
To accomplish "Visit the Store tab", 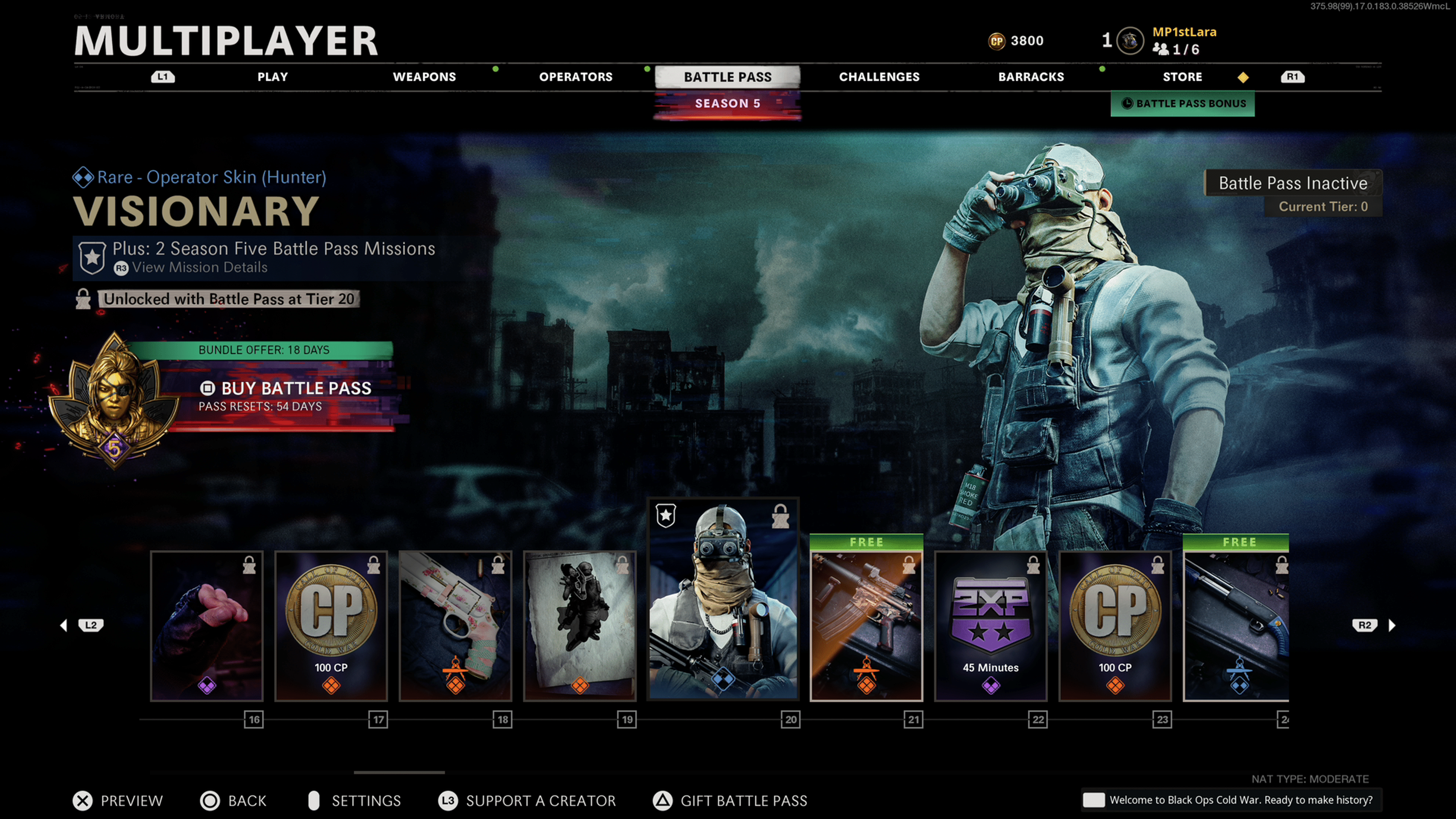I will pyautogui.click(x=1182, y=77).
